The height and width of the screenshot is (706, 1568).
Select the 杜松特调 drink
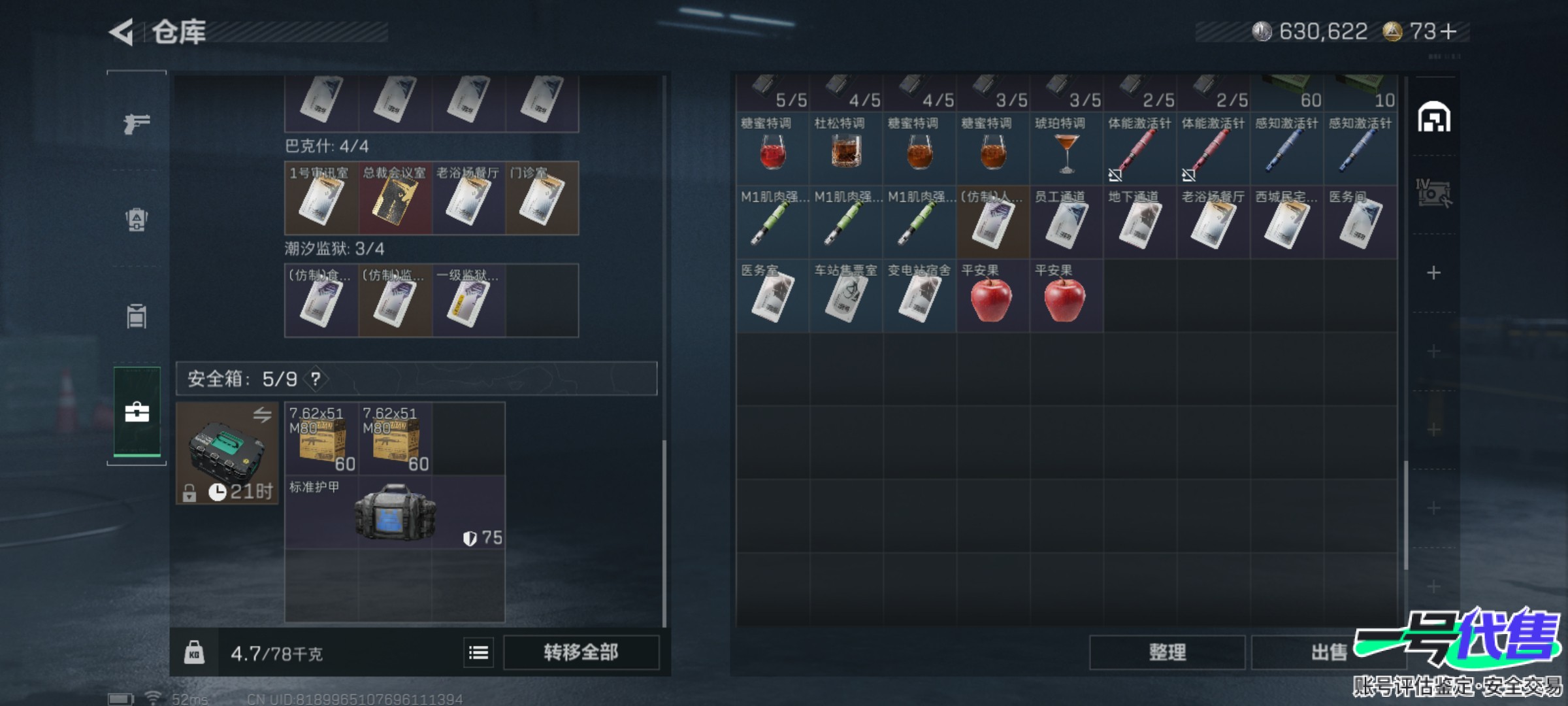pyautogui.click(x=845, y=150)
